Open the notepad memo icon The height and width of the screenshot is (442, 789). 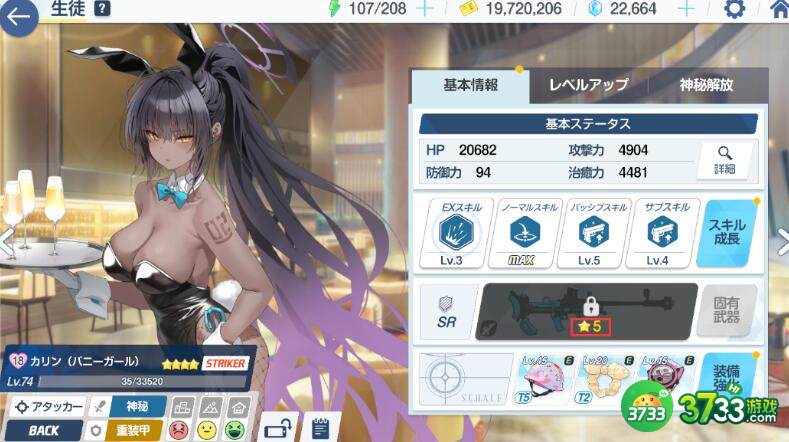[x=319, y=427]
